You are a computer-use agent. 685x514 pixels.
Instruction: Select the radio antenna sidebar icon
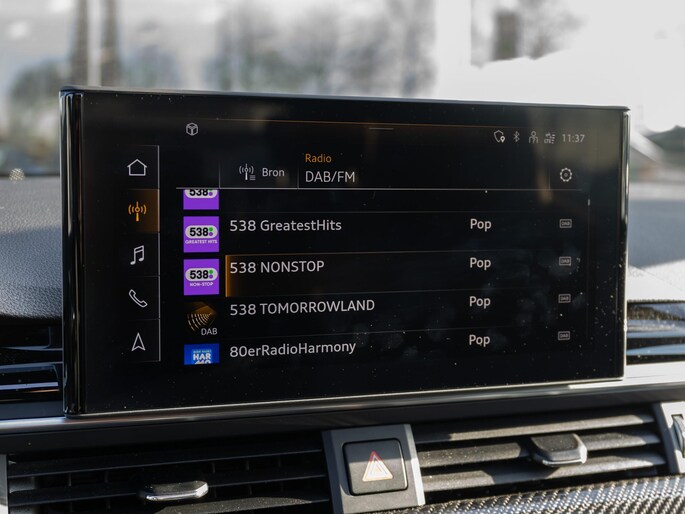point(137,211)
